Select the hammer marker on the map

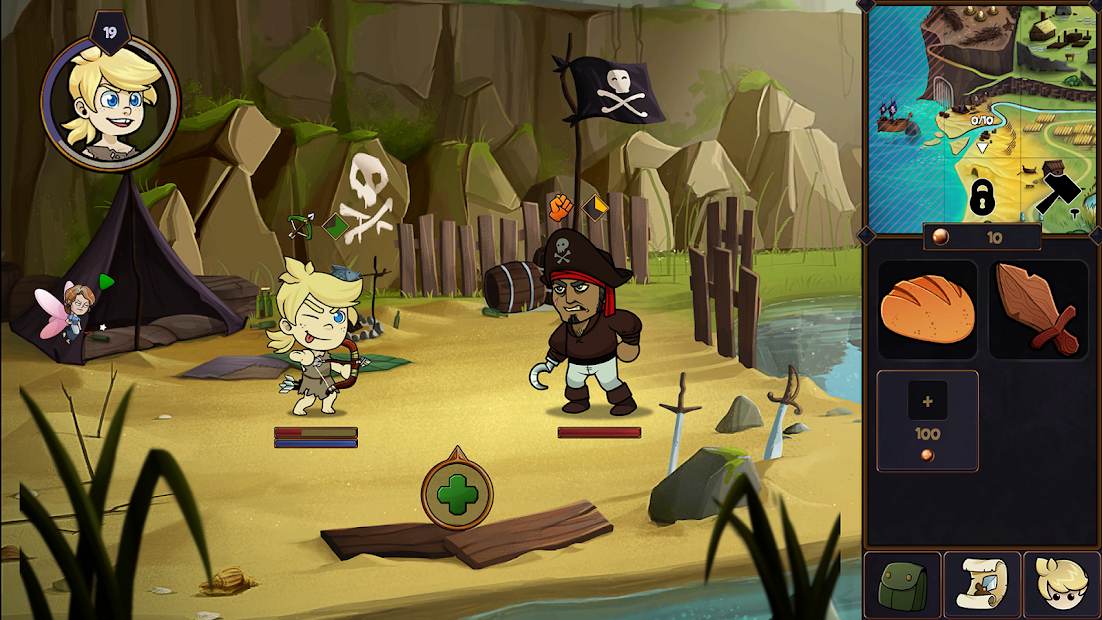[x=1060, y=190]
